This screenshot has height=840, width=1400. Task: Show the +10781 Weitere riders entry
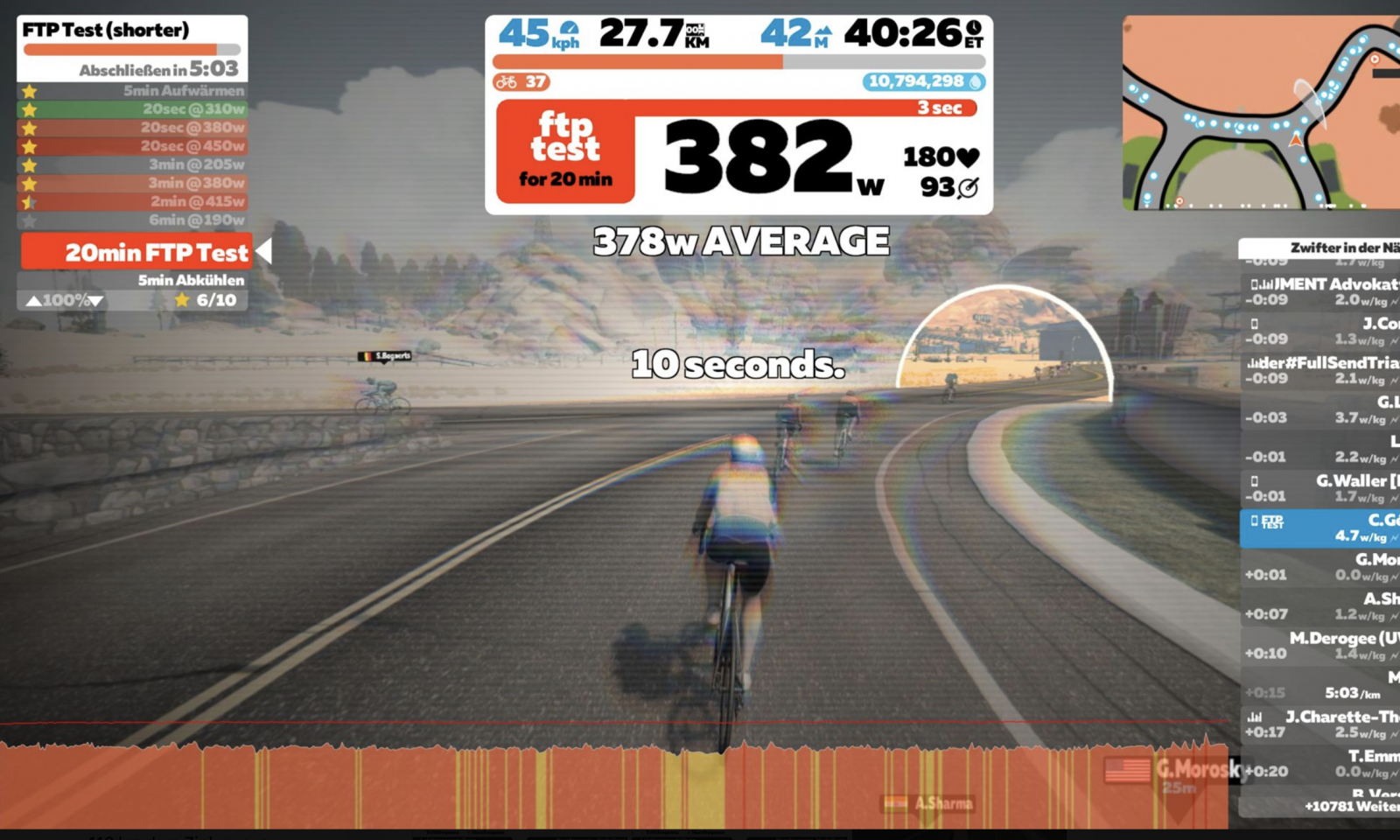pyautogui.click(x=1350, y=806)
